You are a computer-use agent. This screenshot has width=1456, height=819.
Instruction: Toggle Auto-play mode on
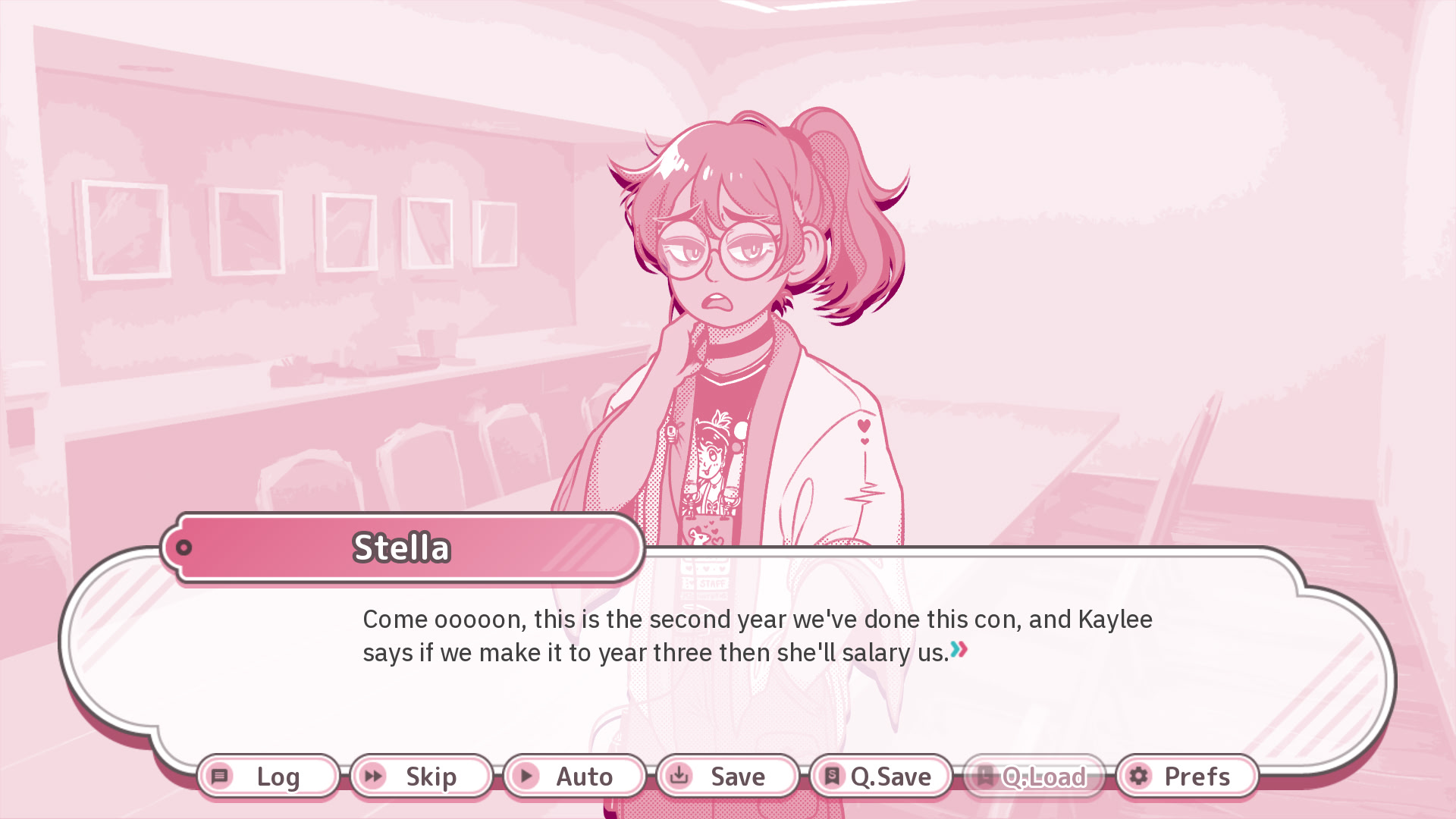pyautogui.click(x=575, y=777)
